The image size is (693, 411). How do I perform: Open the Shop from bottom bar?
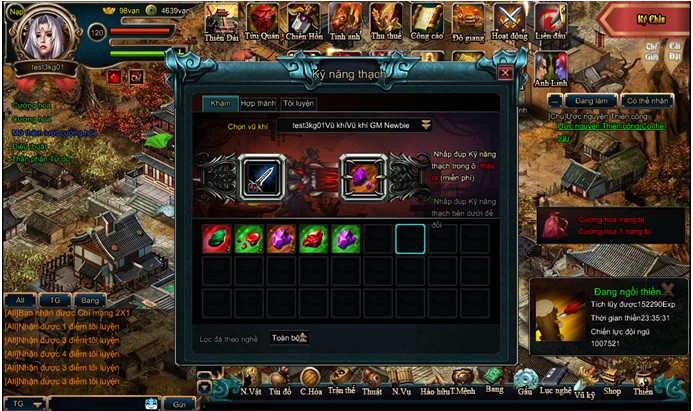coord(612,386)
